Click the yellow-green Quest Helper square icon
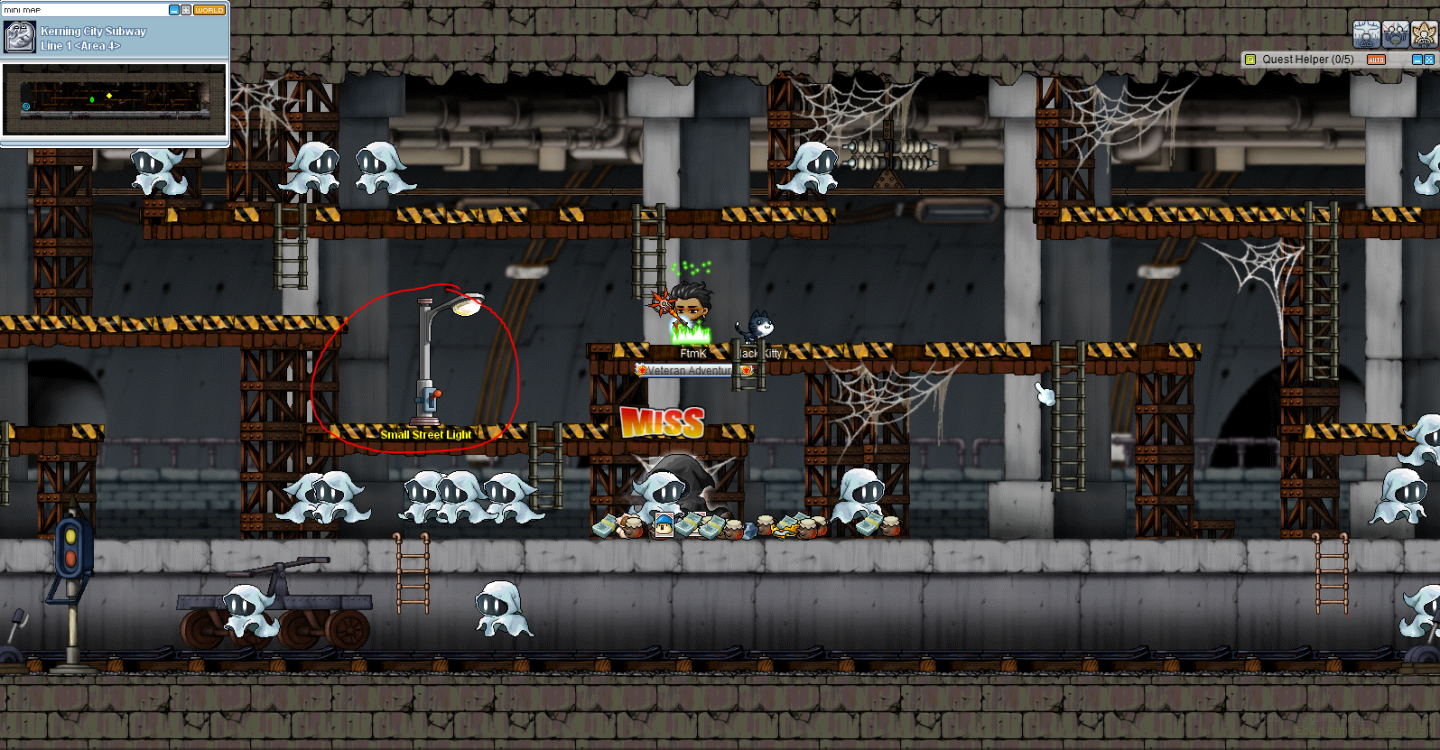The width and height of the screenshot is (1440, 750). 1250,60
